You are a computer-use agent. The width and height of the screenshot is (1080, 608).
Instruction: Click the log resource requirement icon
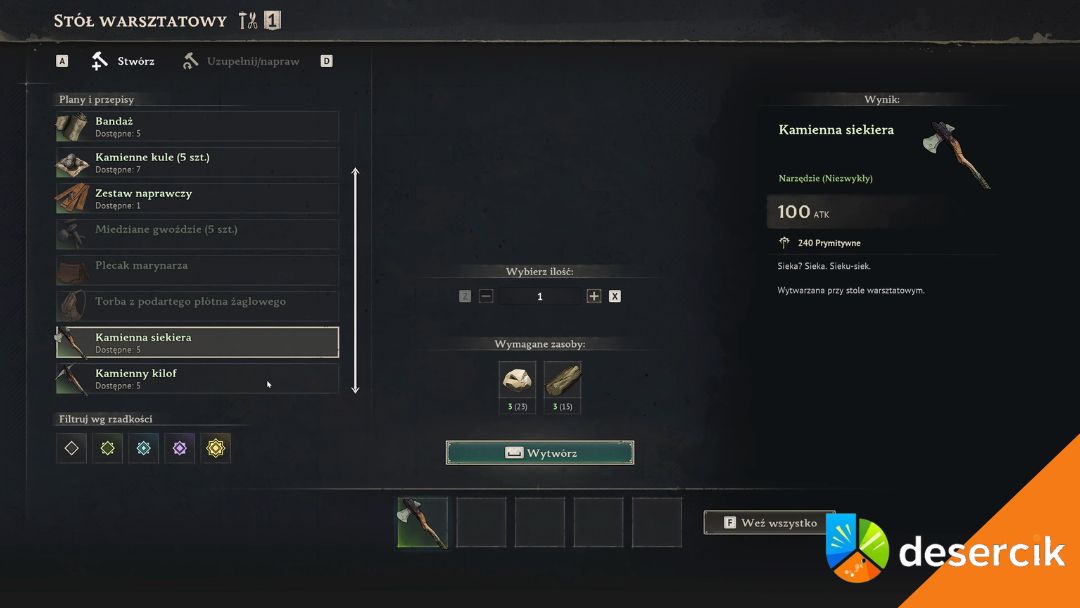tap(563, 381)
